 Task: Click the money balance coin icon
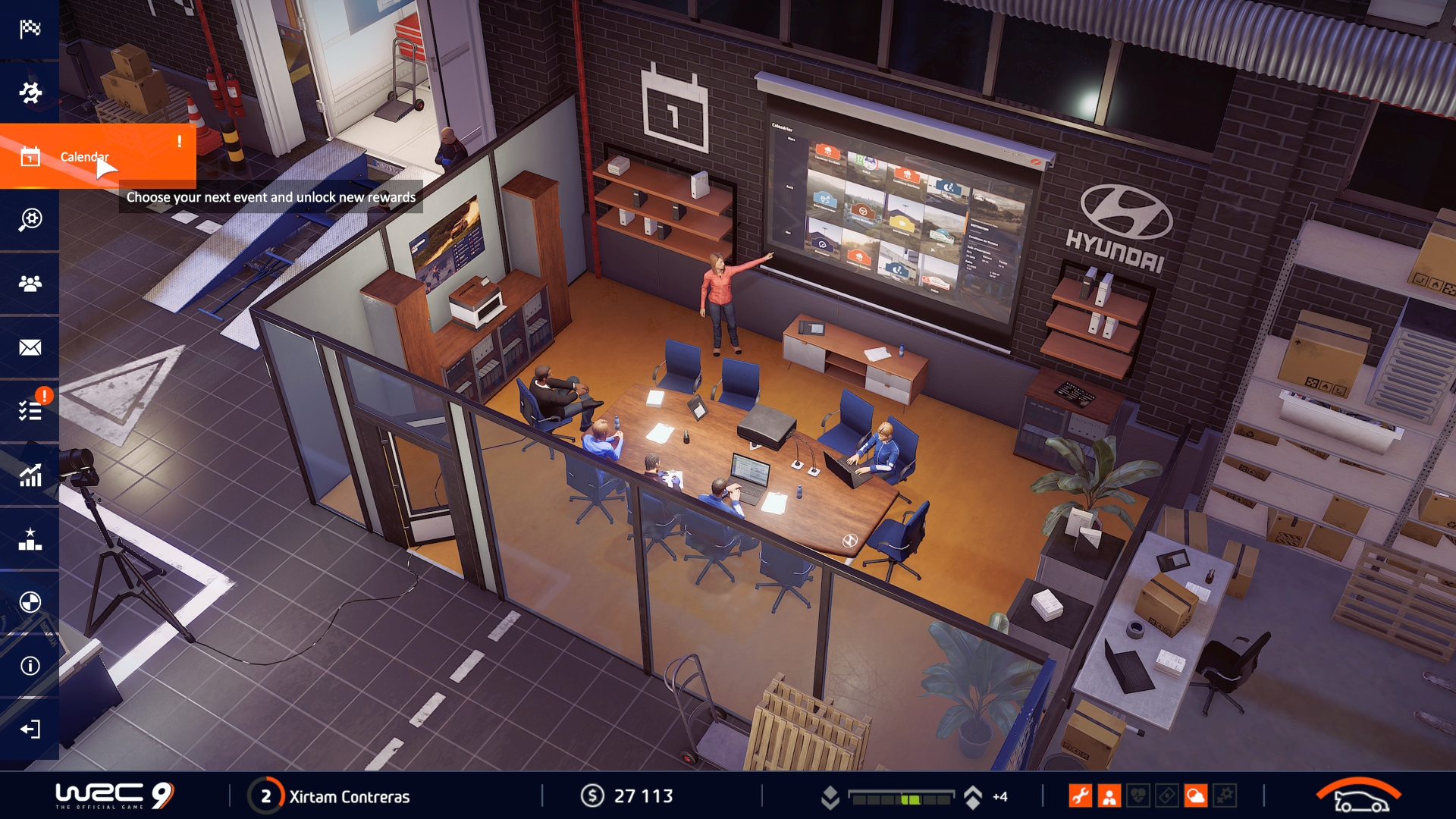coord(592,796)
